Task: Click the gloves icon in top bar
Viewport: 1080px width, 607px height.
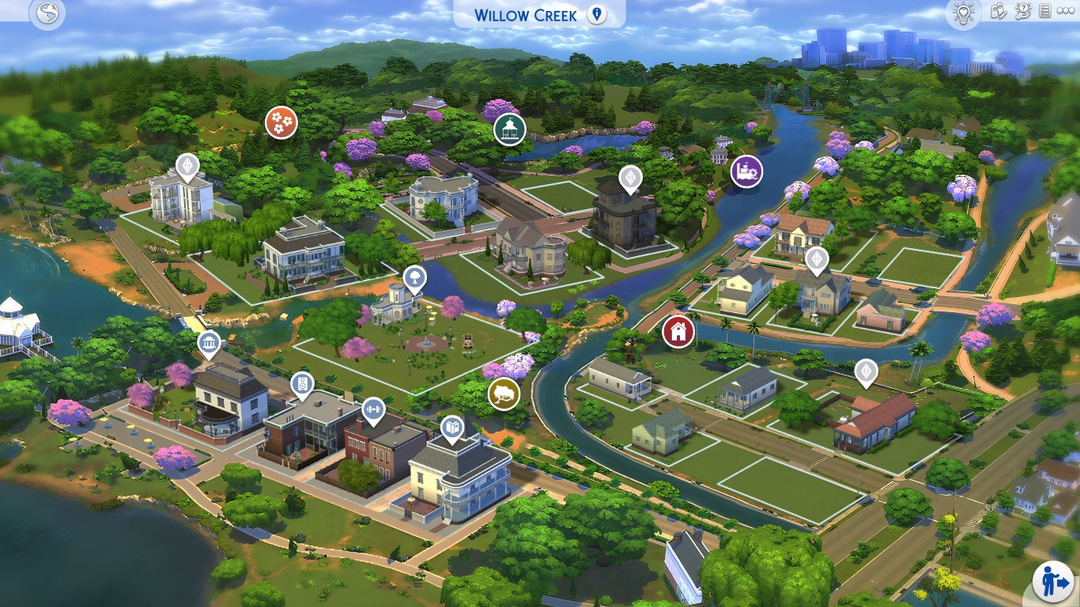Action: (998, 12)
